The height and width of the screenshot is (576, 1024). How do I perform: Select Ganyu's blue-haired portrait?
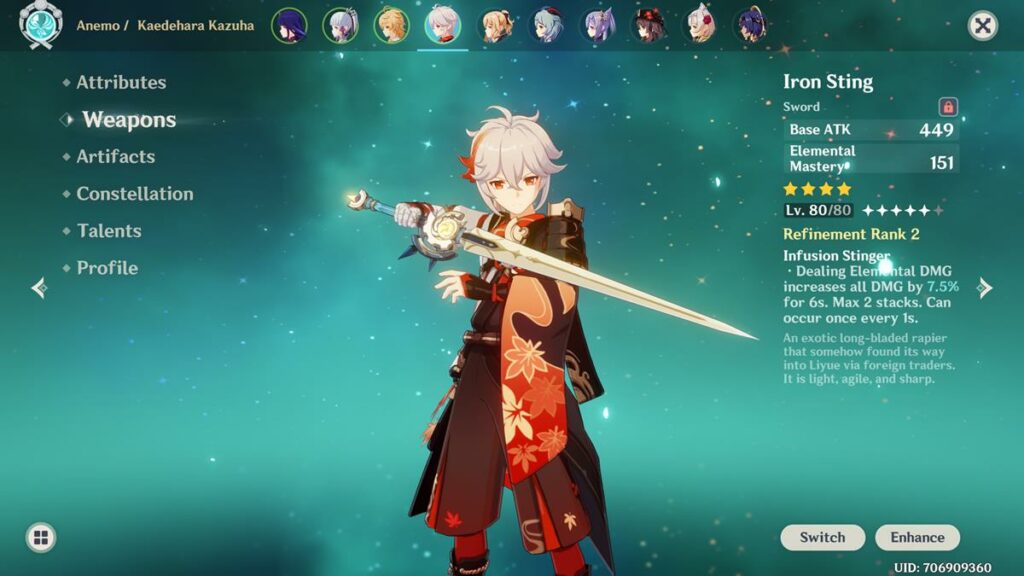point(546,25)
